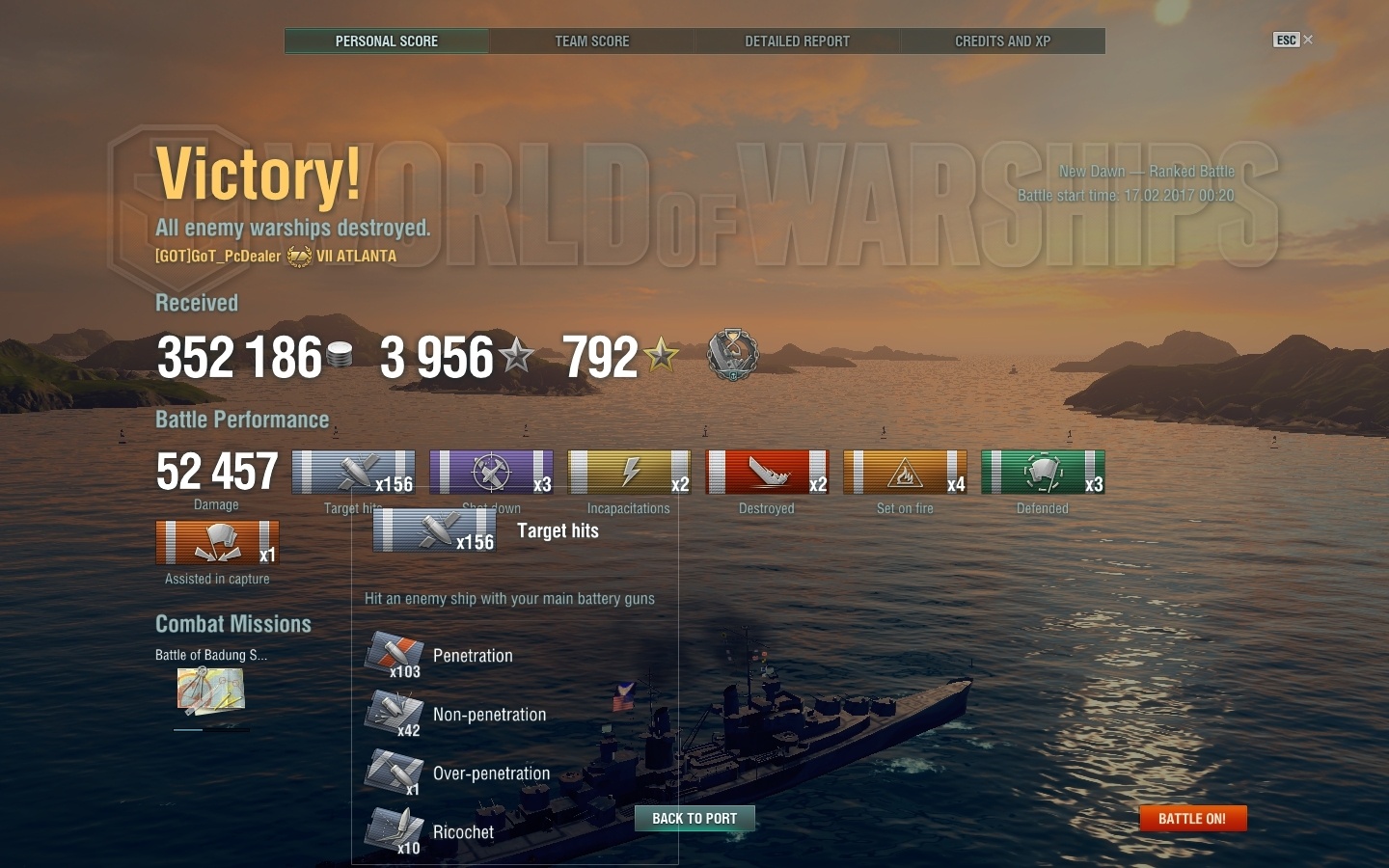Image resolution: width=1389 pixels, height=868 pixels.
Task: Open the Team Score tab
Action: pos(591,41)
